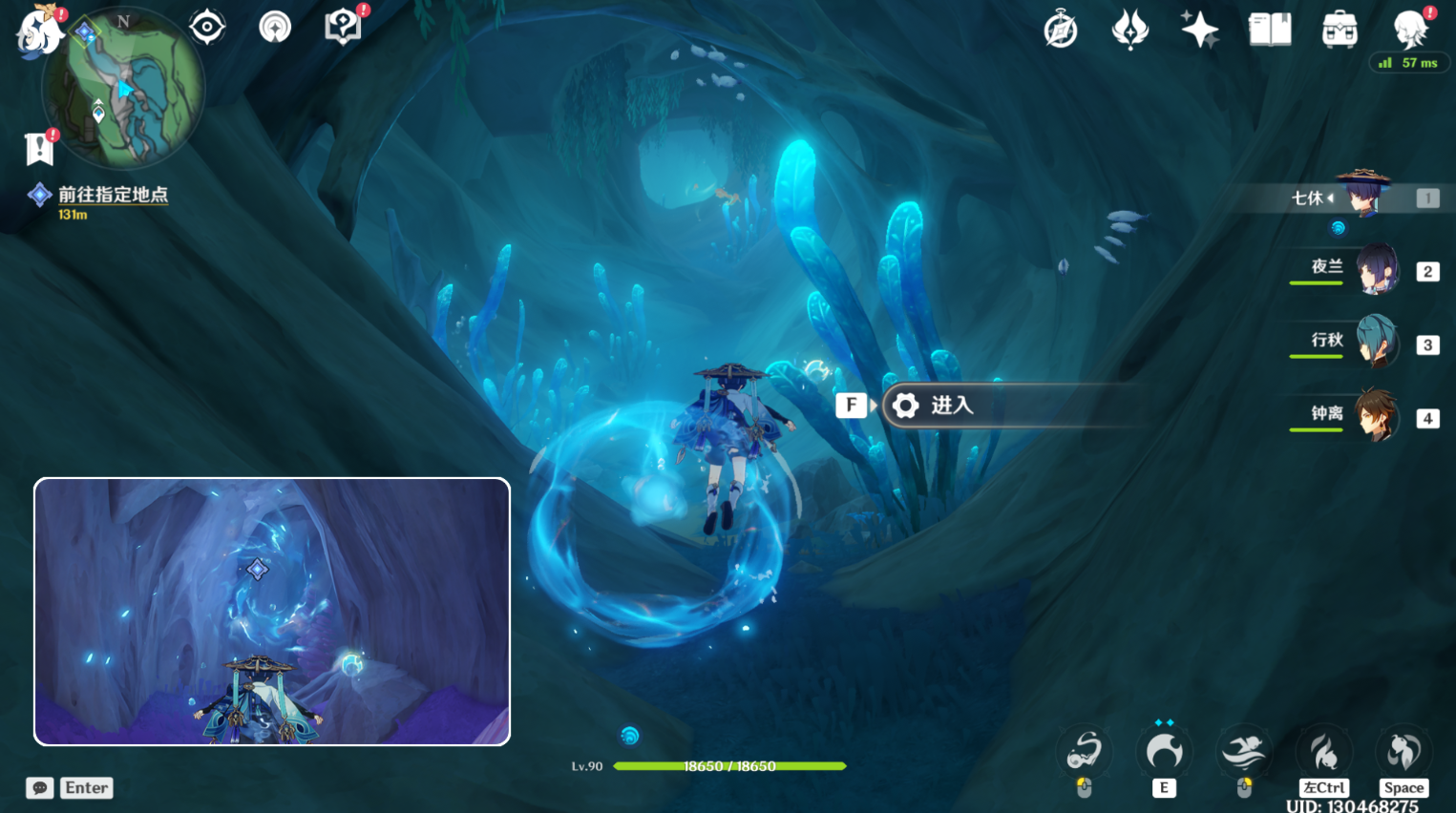Open the circular minimap
Viewport: 1456px width, 813px height.
[124, 88]
